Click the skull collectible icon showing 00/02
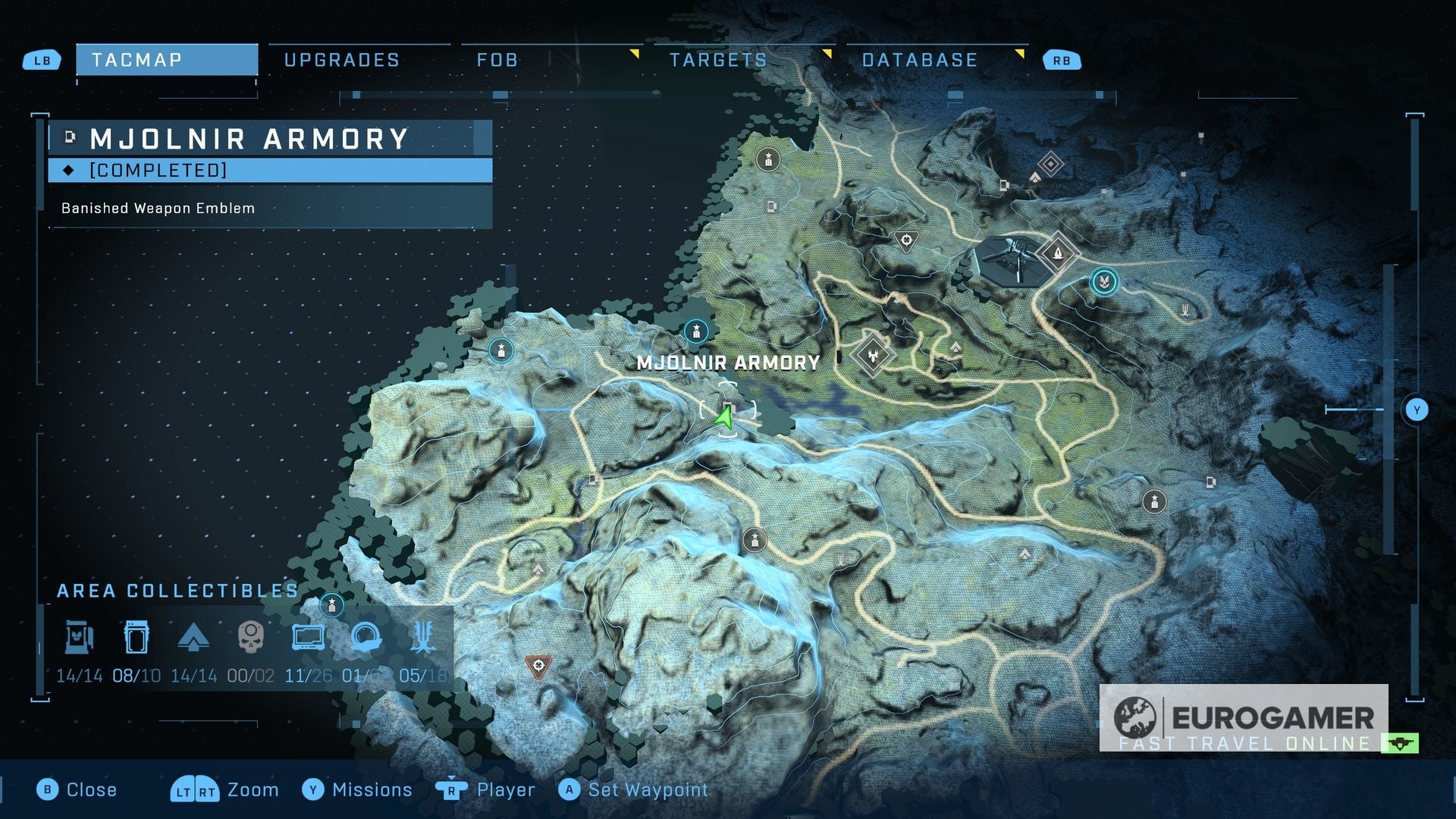 (250, 637)
